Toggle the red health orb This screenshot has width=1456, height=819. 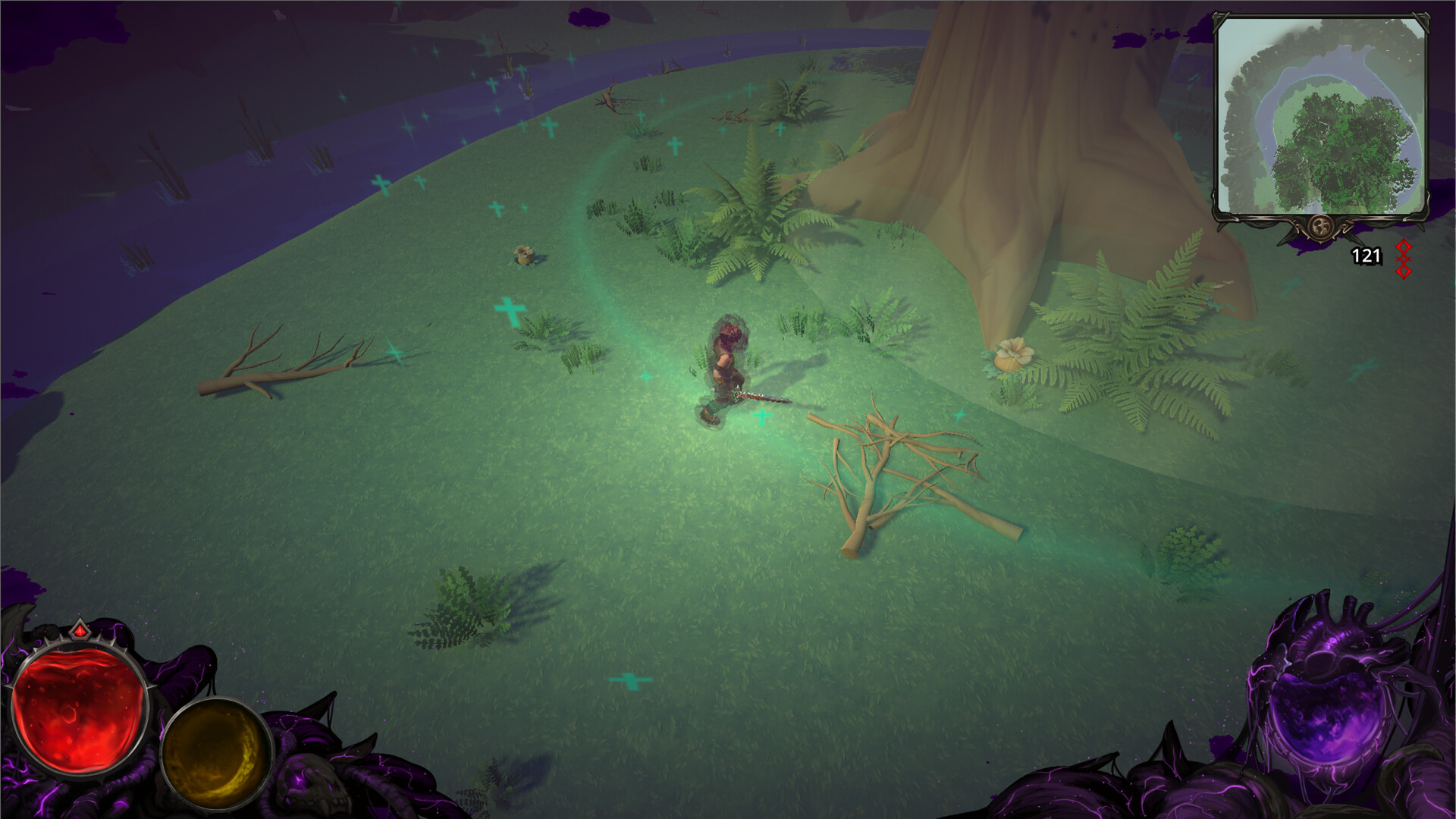pyautogui.click(x=80, y=711)
